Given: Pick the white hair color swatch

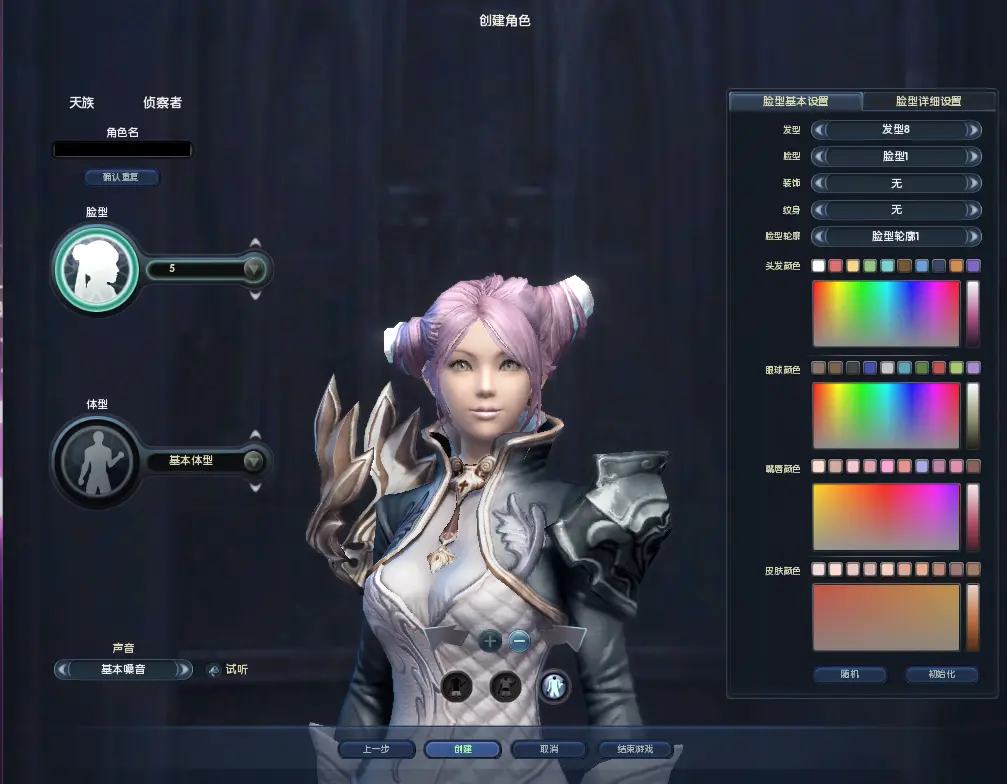Looking at the screenshot, I should 818,266.
